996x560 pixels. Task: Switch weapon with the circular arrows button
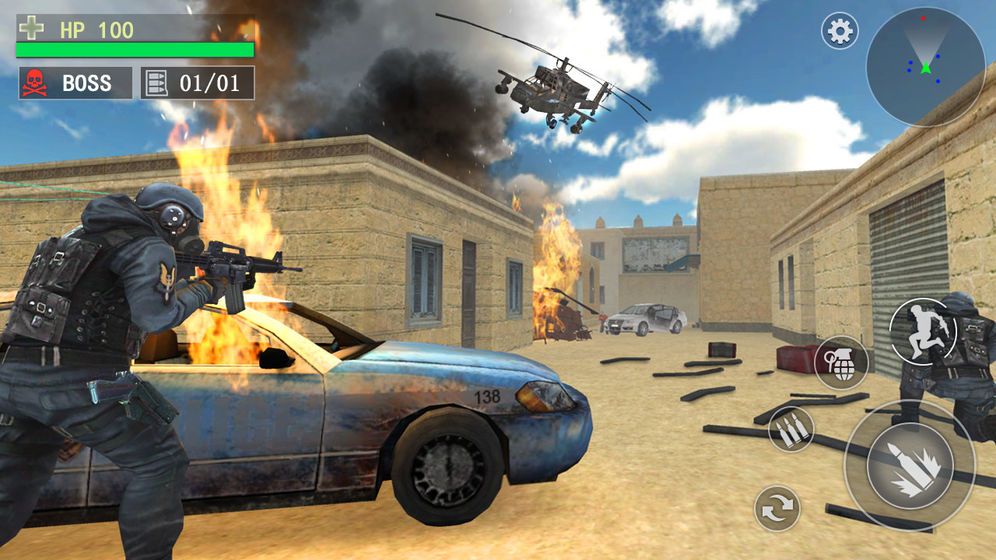[777, 507]
